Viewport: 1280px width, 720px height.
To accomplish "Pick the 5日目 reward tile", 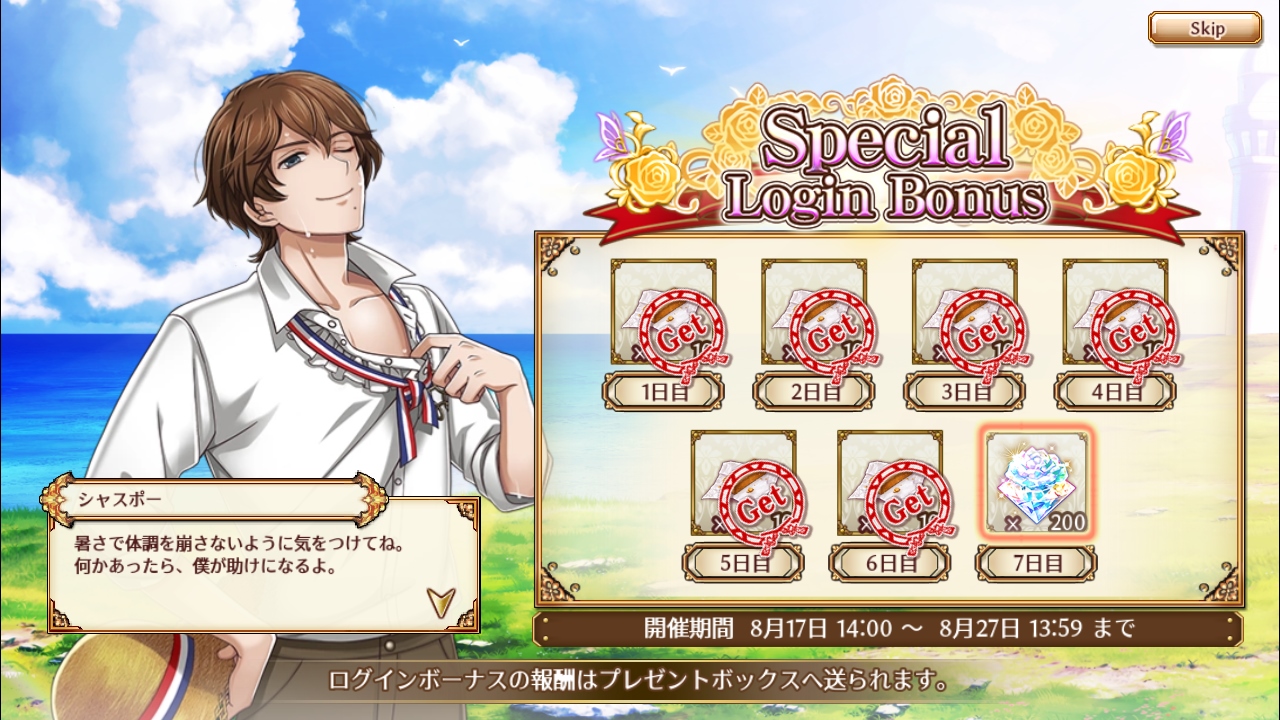I will click(x=743, y=483).
